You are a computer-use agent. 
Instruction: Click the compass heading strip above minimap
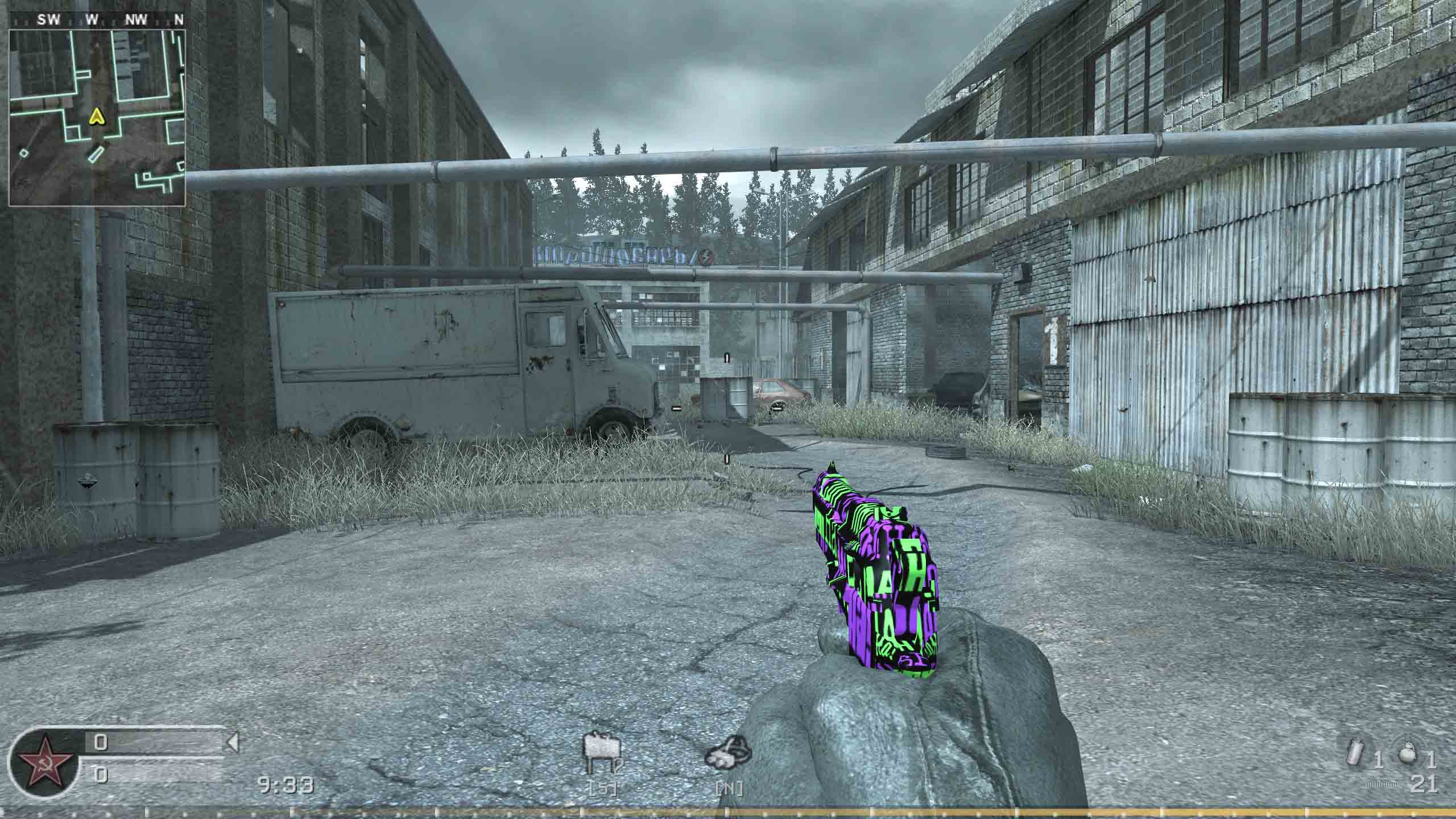pyautogui.click(x=97, y=20)
